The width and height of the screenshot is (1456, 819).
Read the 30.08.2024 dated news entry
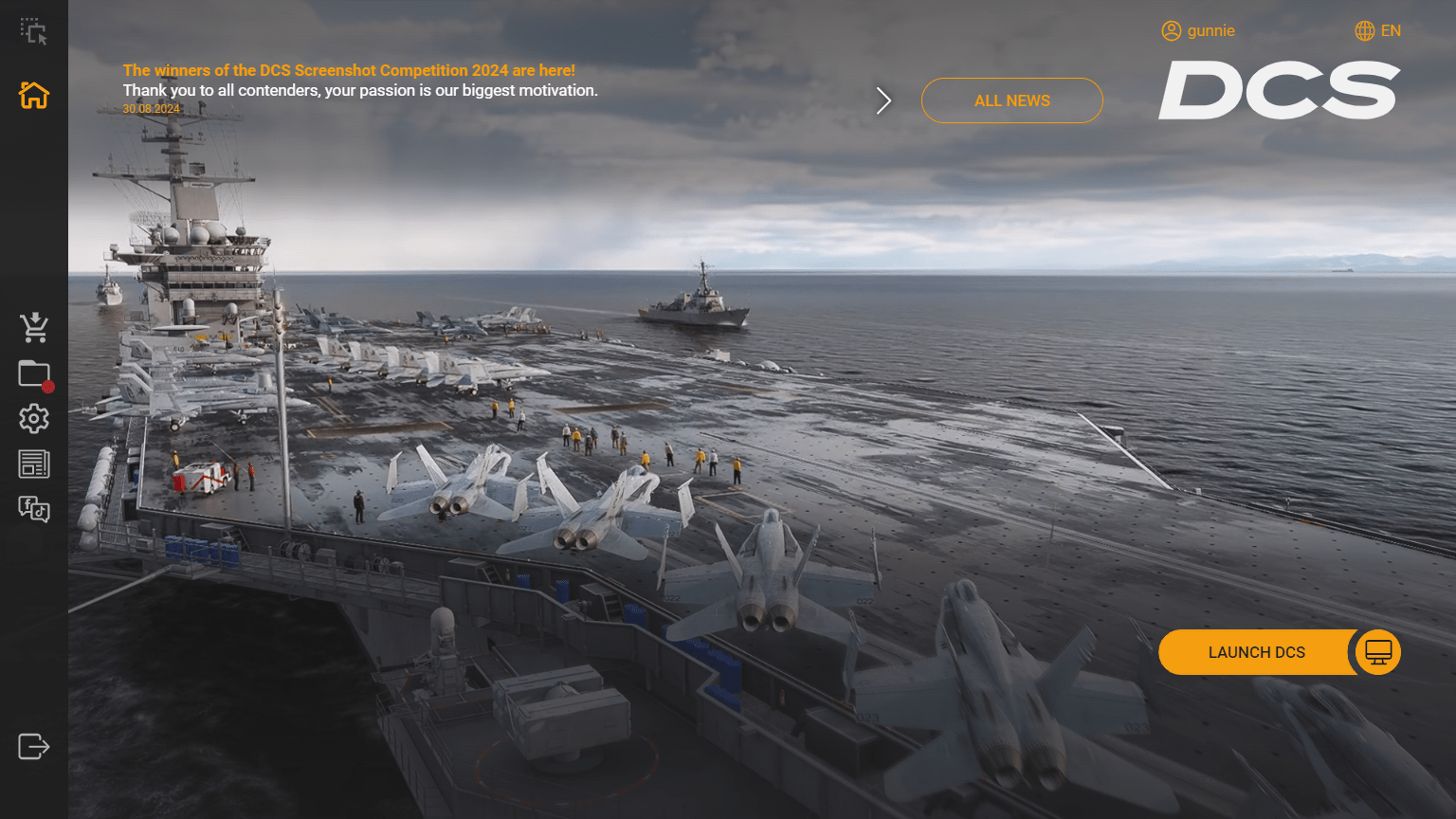pyautogui.click(x=151, y=108)
